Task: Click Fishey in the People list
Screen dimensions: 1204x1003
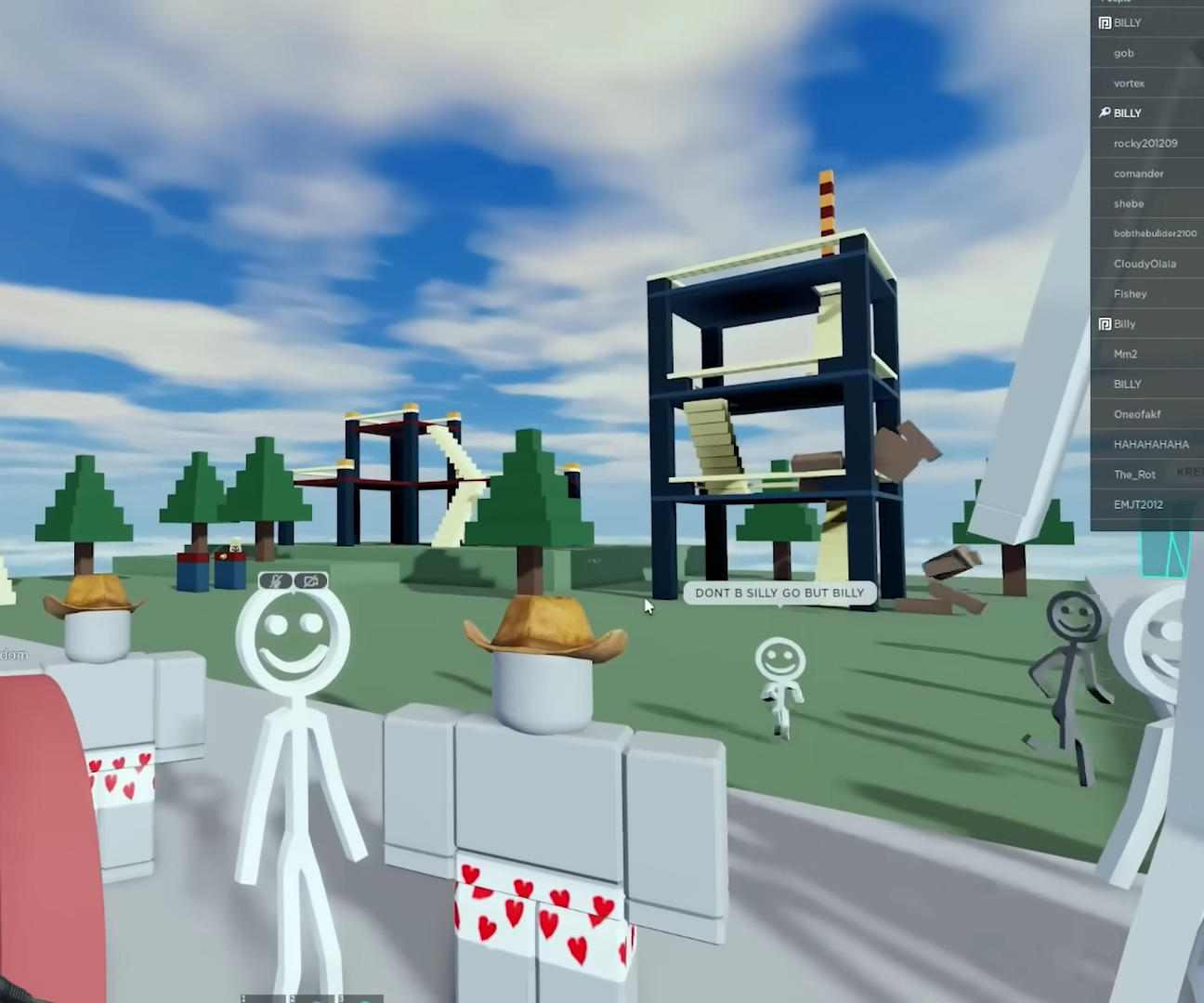Action: coord(1130,293)
